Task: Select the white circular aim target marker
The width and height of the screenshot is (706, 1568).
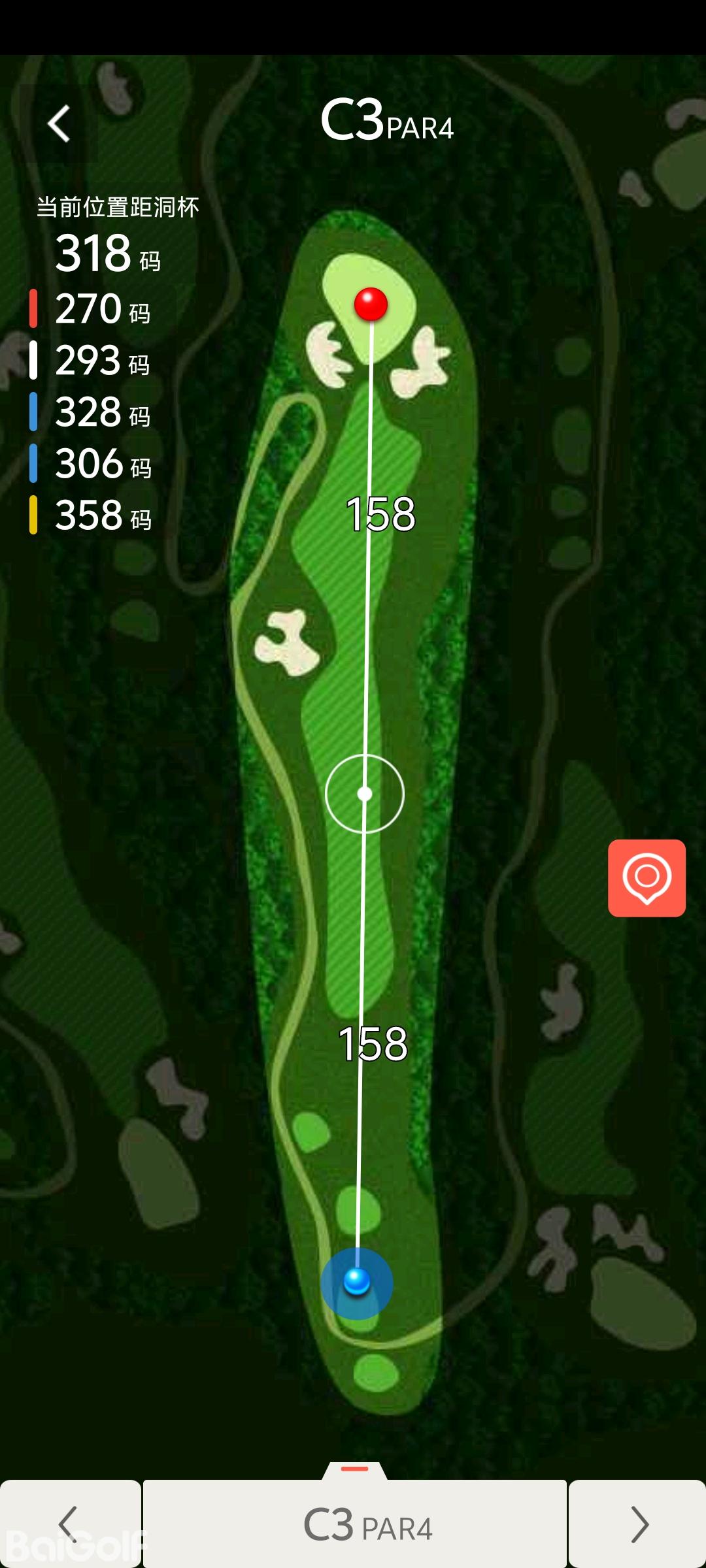Action: pyautogui.click(x=365, y=794)
